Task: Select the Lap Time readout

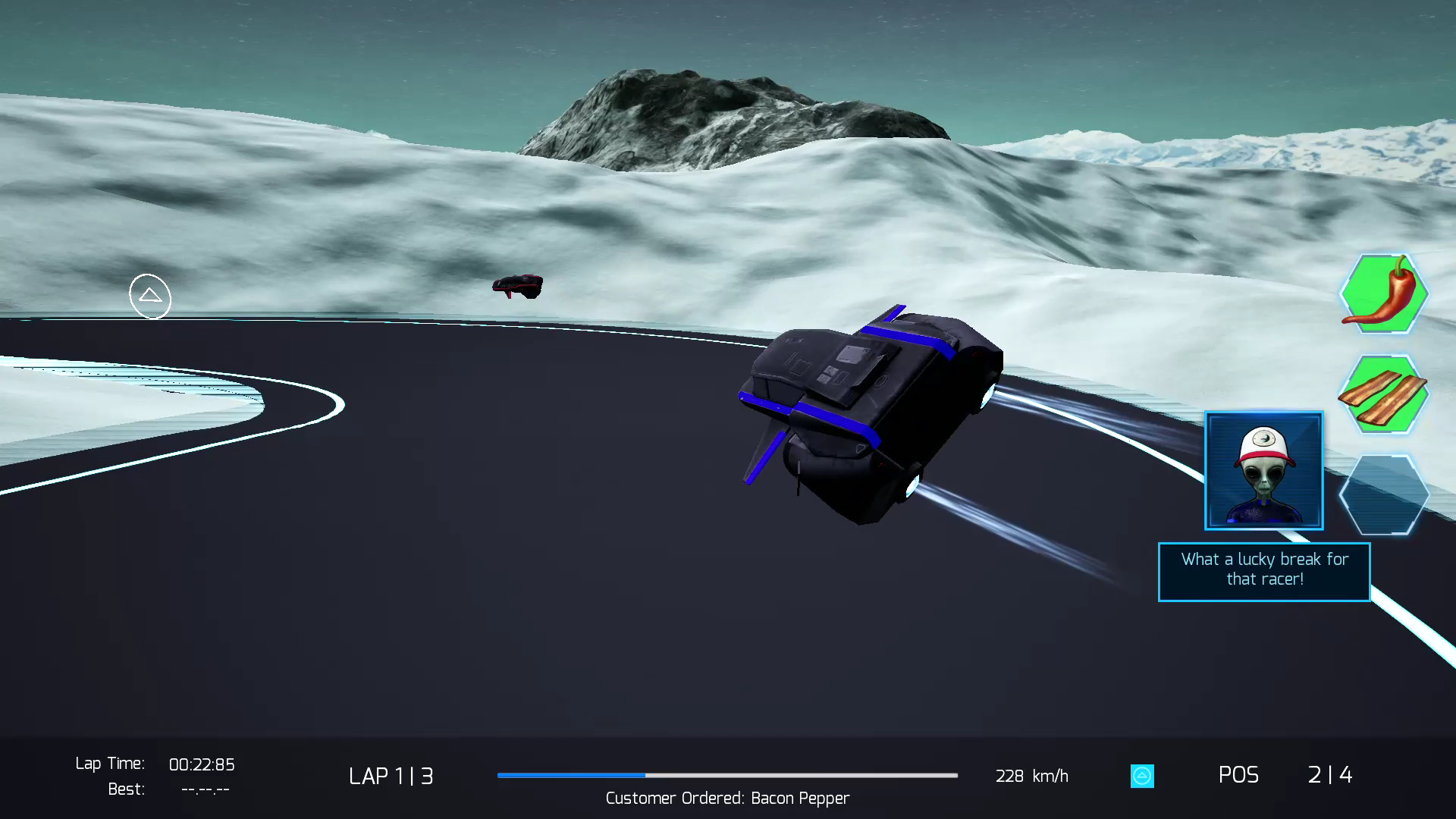Action: 155,764
